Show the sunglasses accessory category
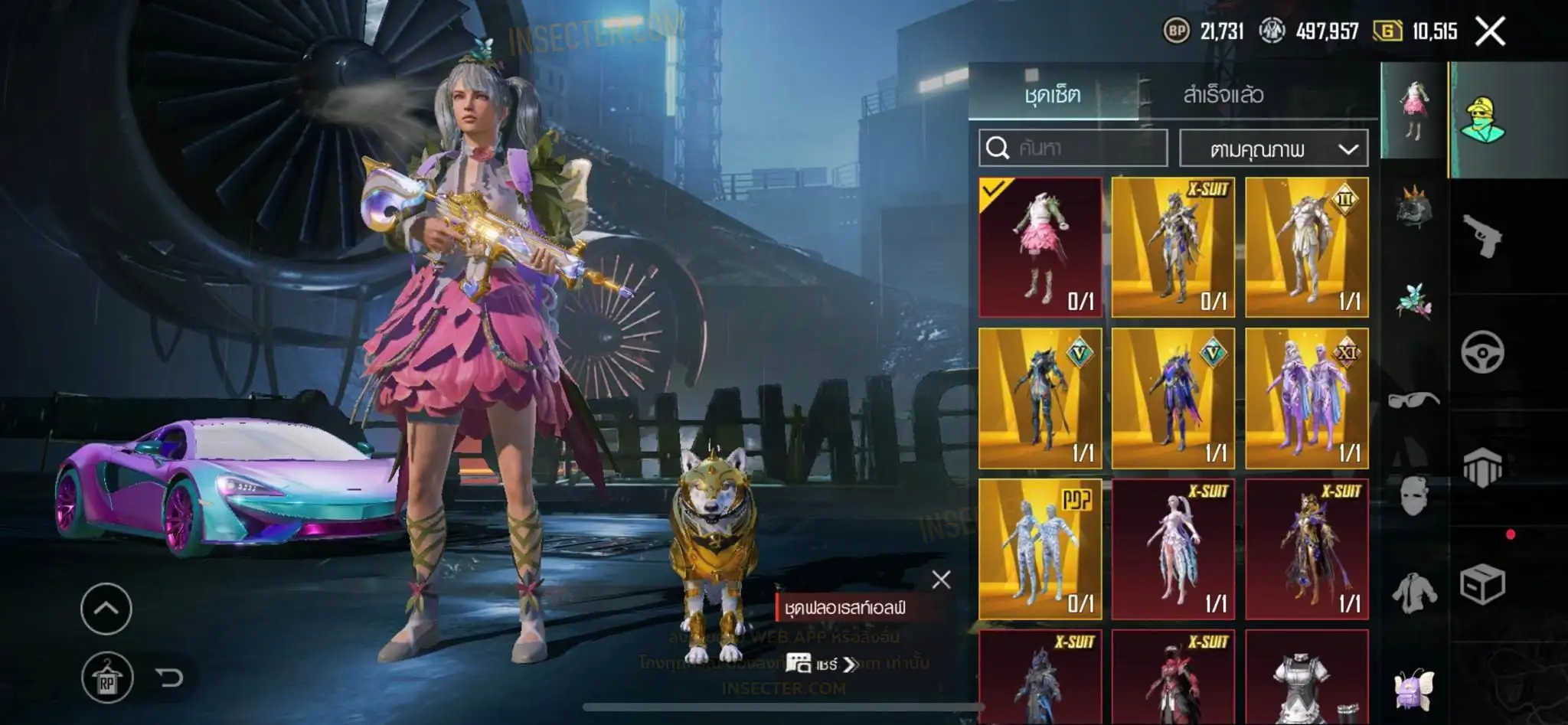This screenshot has width=1568, height=725. point(1413,399)
